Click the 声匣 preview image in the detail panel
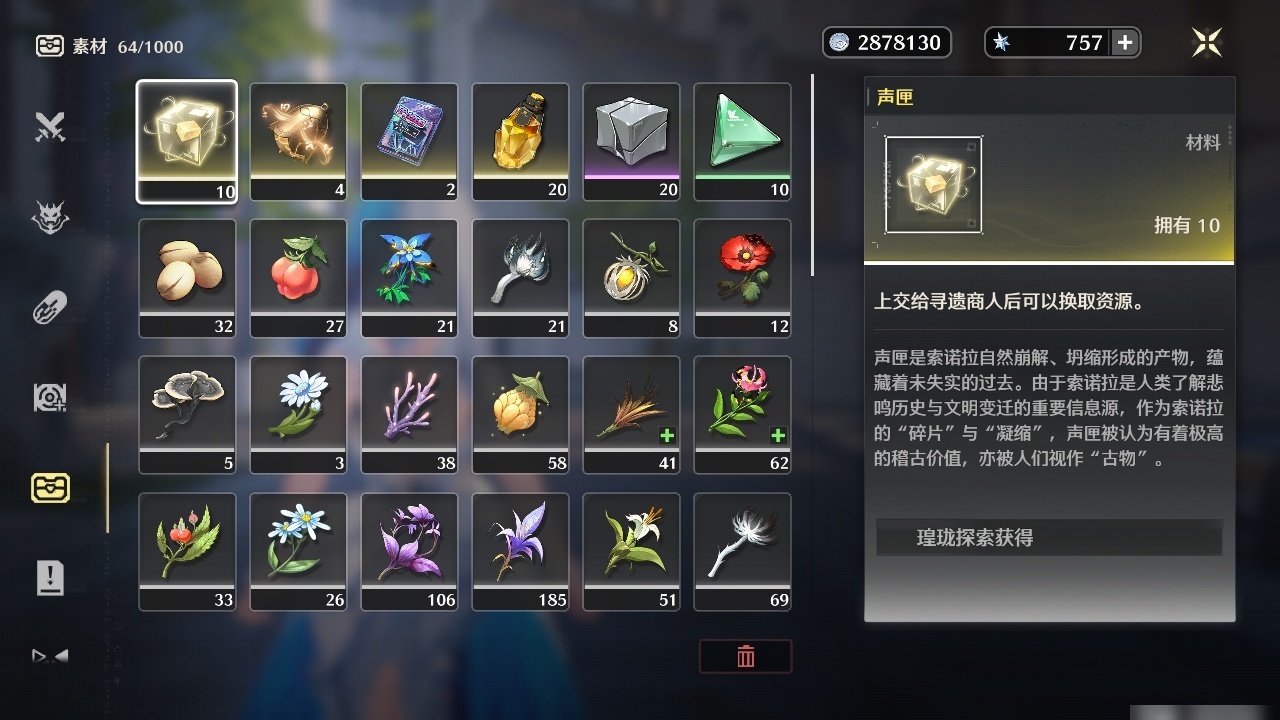This screenshot has width=1280, height=720. [x=933, y=185]
